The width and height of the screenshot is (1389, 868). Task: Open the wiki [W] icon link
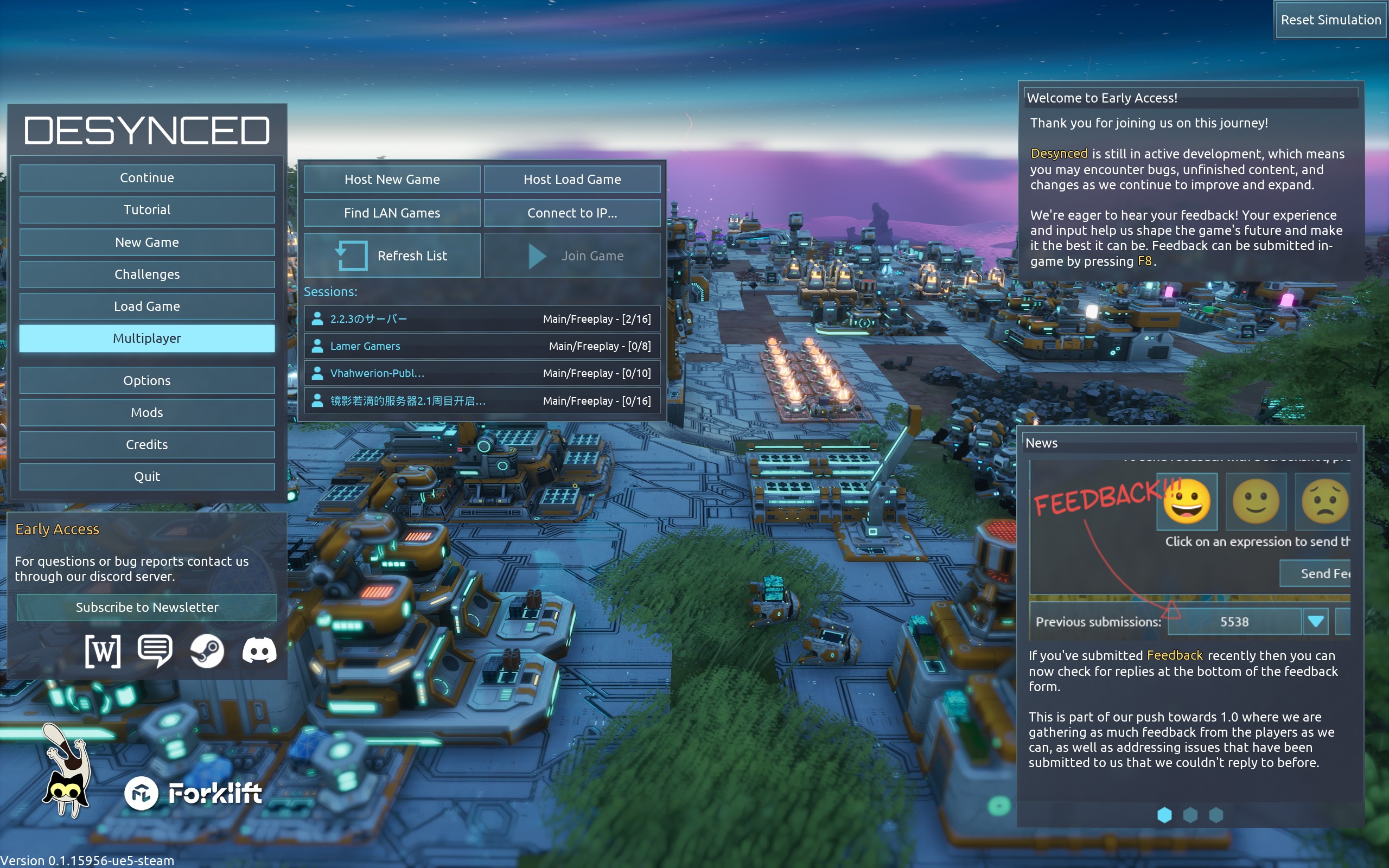[x=103, y=651]
